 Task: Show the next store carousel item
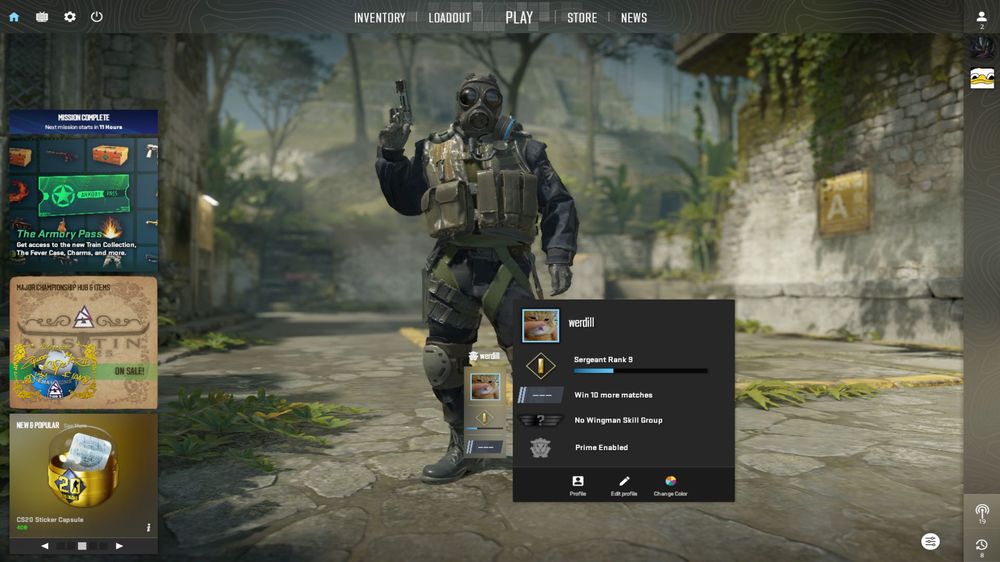(120, 546)
